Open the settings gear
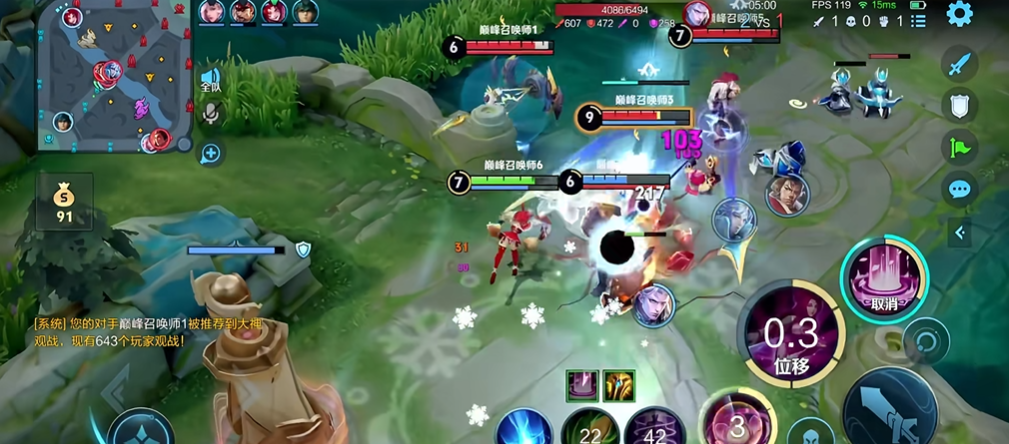This screenshot has height=444, width=1009. (x=959, y=14)
